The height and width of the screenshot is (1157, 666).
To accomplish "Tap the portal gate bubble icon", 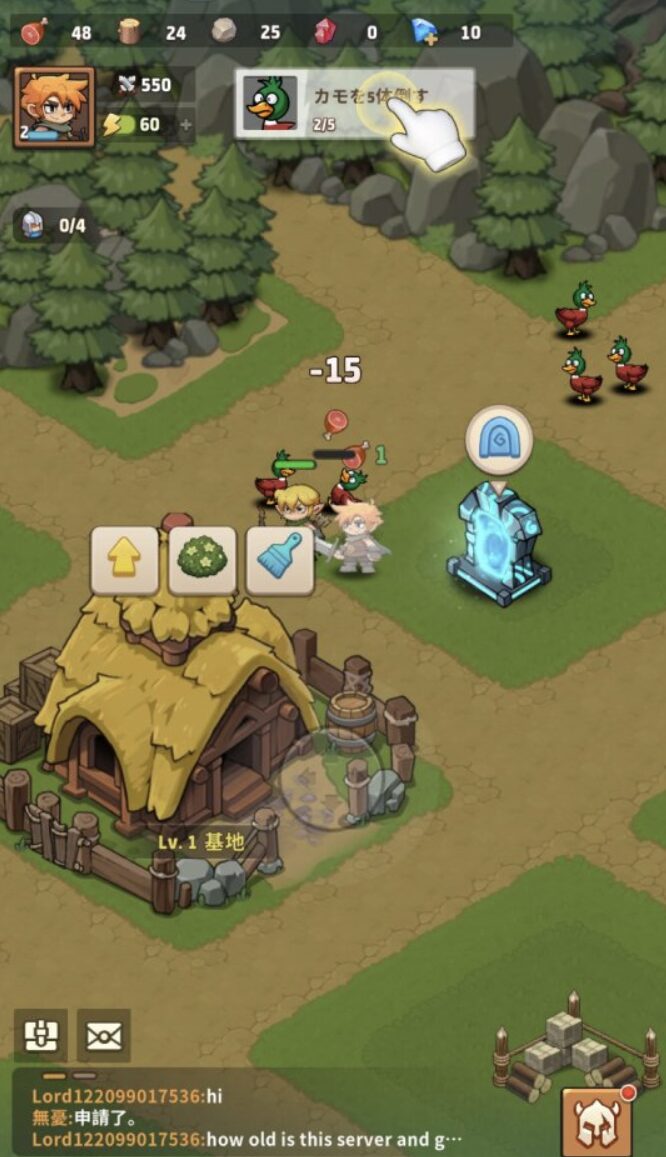I will [x=498, y=440].
